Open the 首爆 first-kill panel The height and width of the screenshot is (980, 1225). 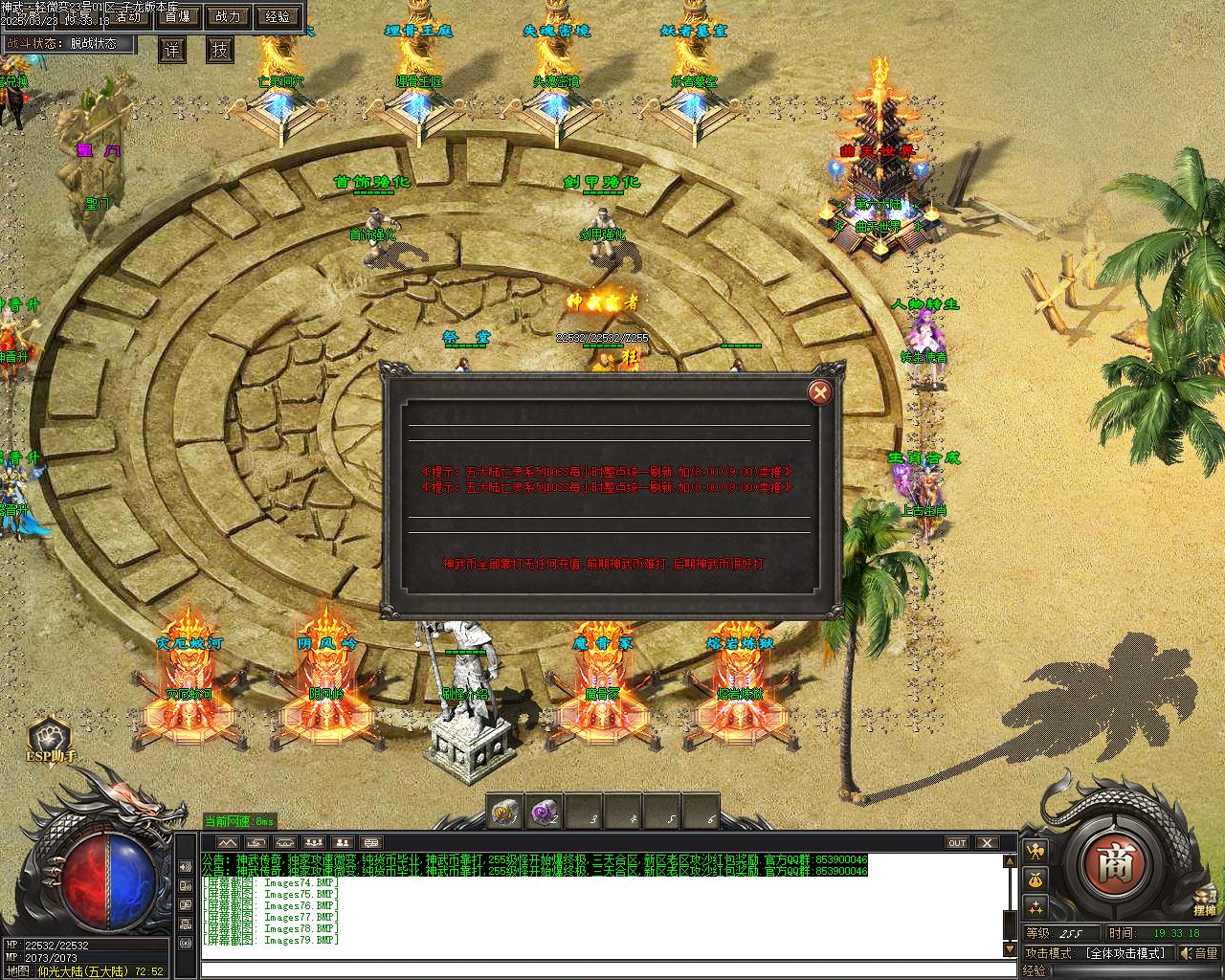coord(177,16)
